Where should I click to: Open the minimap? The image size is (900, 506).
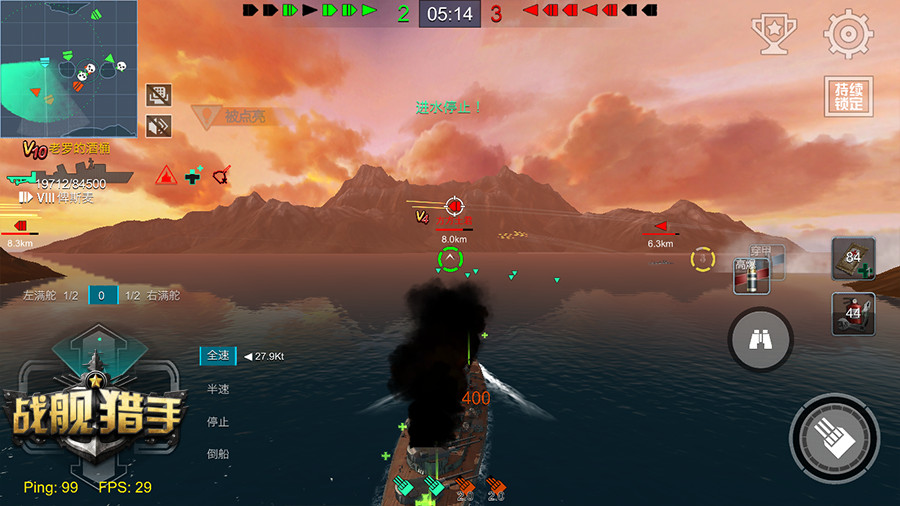(x=69, y=68)
